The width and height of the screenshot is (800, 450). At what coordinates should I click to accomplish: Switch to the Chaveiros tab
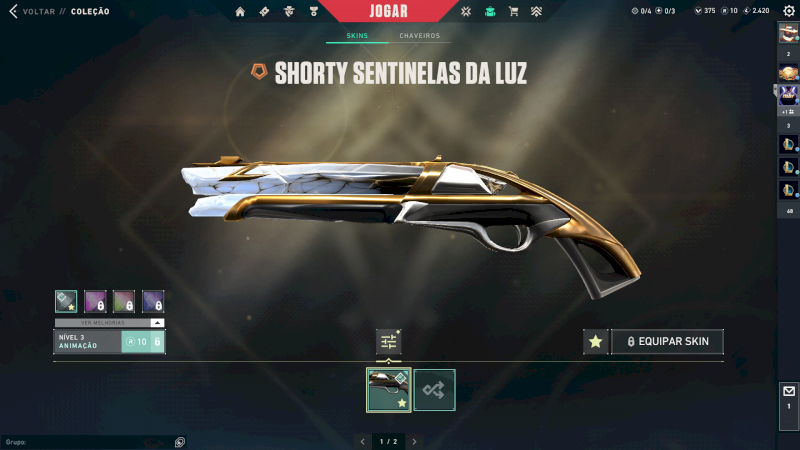point(419,36)
